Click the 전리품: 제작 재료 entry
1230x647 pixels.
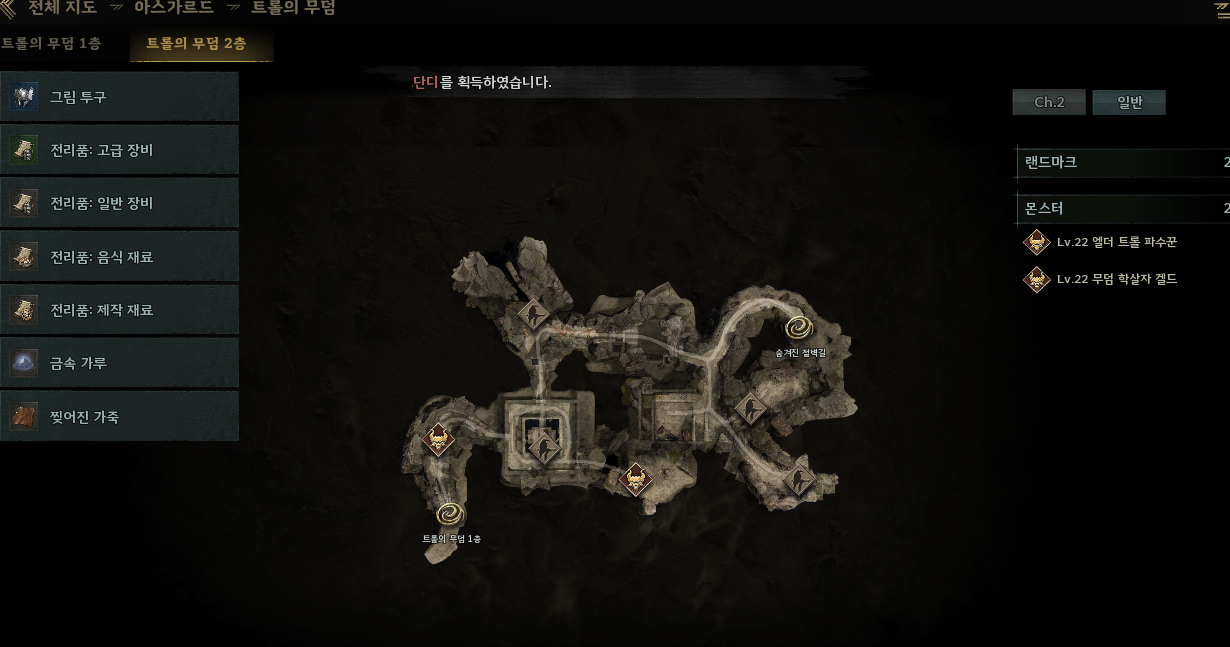(119, 310)
